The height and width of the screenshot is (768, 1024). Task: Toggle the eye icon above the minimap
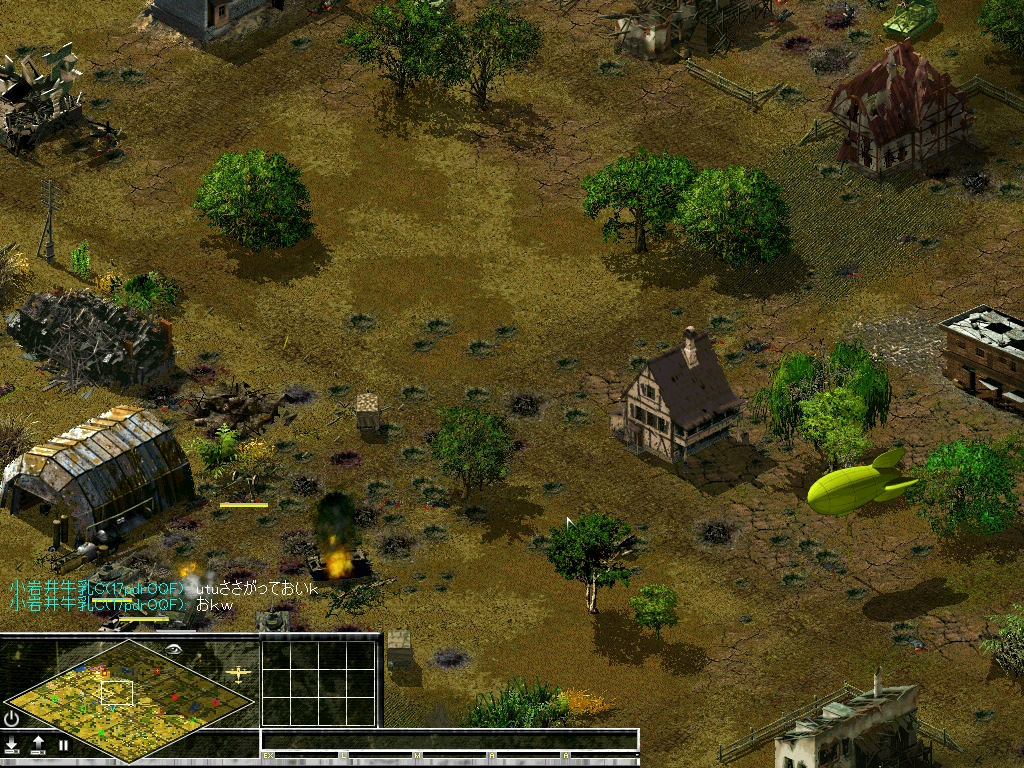(174, 648)
